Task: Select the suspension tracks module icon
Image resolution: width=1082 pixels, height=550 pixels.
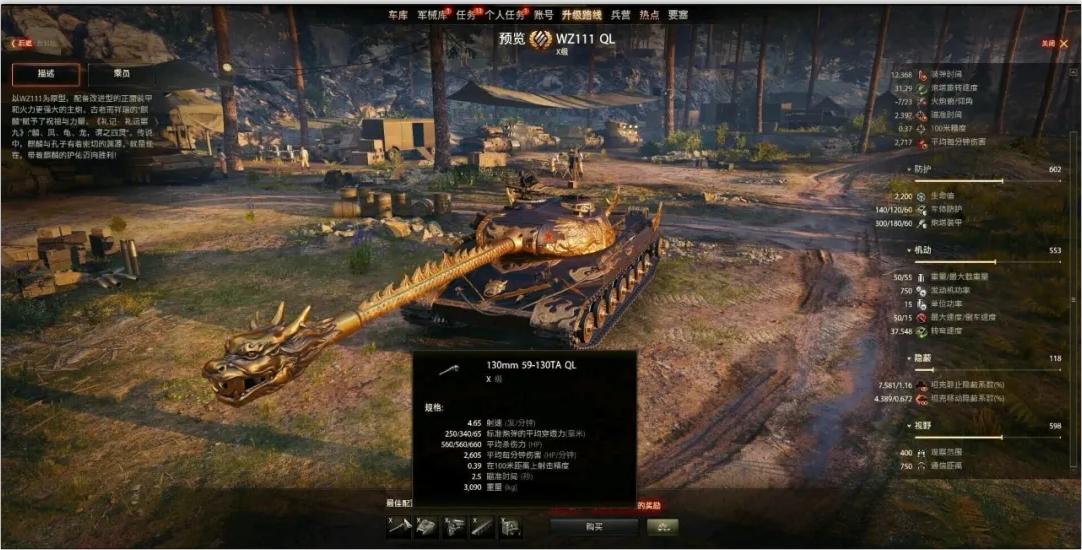Action: tap(483, 527)
